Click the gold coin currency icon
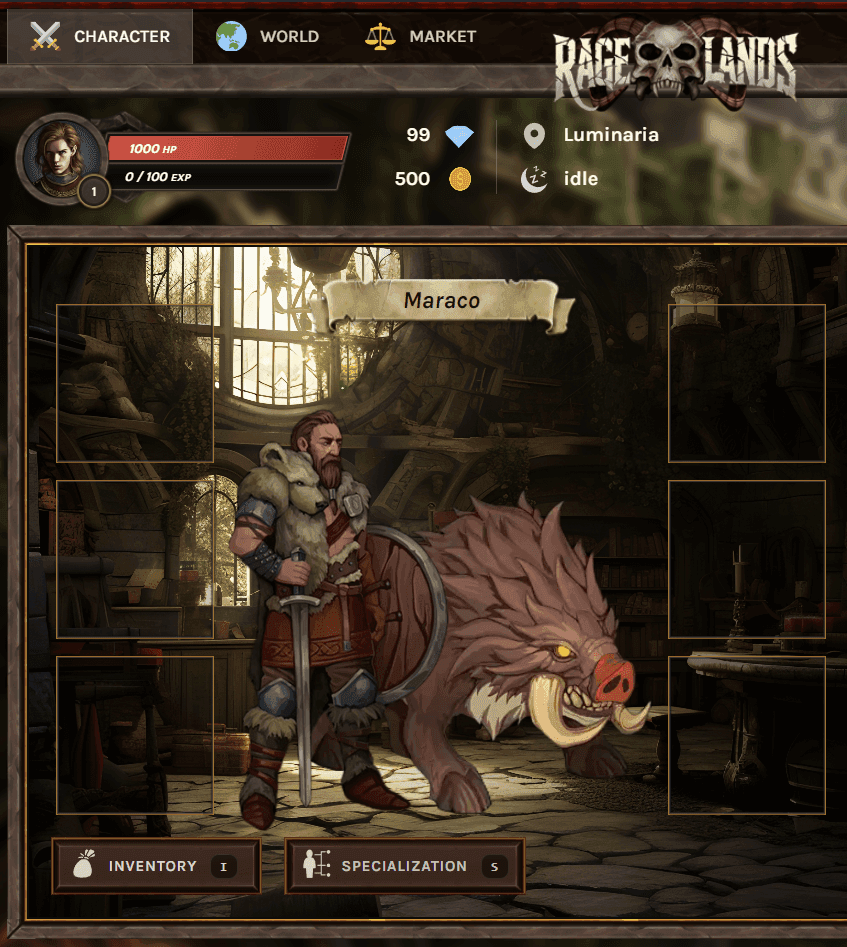 pyautogui.click(x=460, y=179)
